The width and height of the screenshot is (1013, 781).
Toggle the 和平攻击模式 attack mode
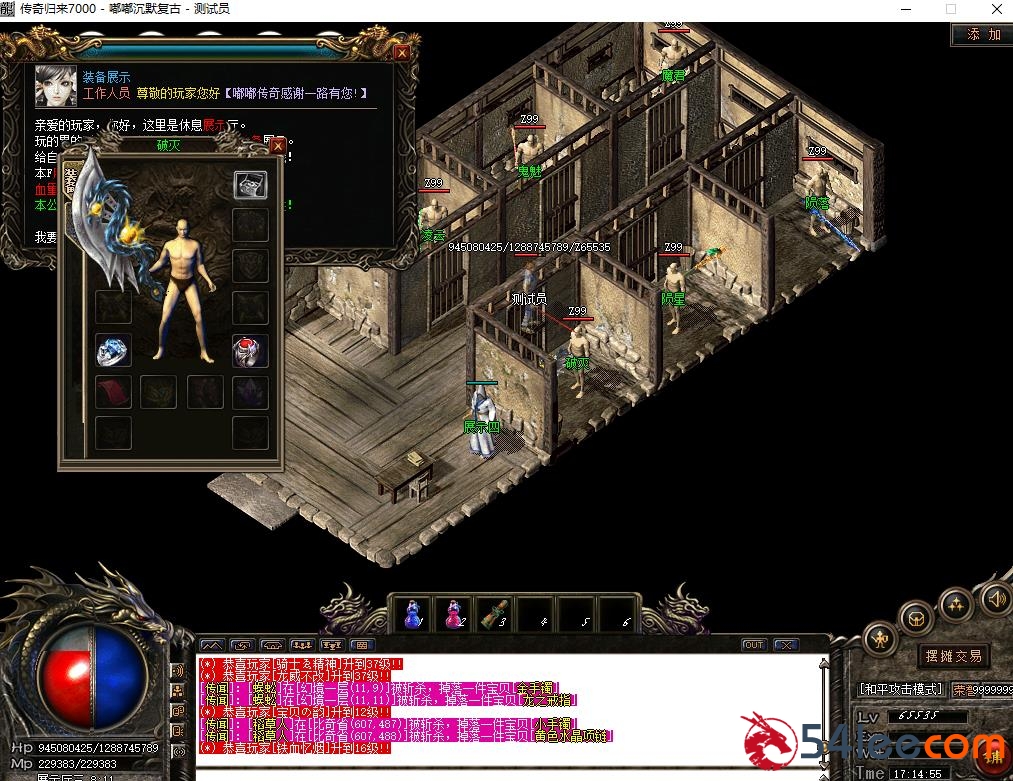coord(901,689)
